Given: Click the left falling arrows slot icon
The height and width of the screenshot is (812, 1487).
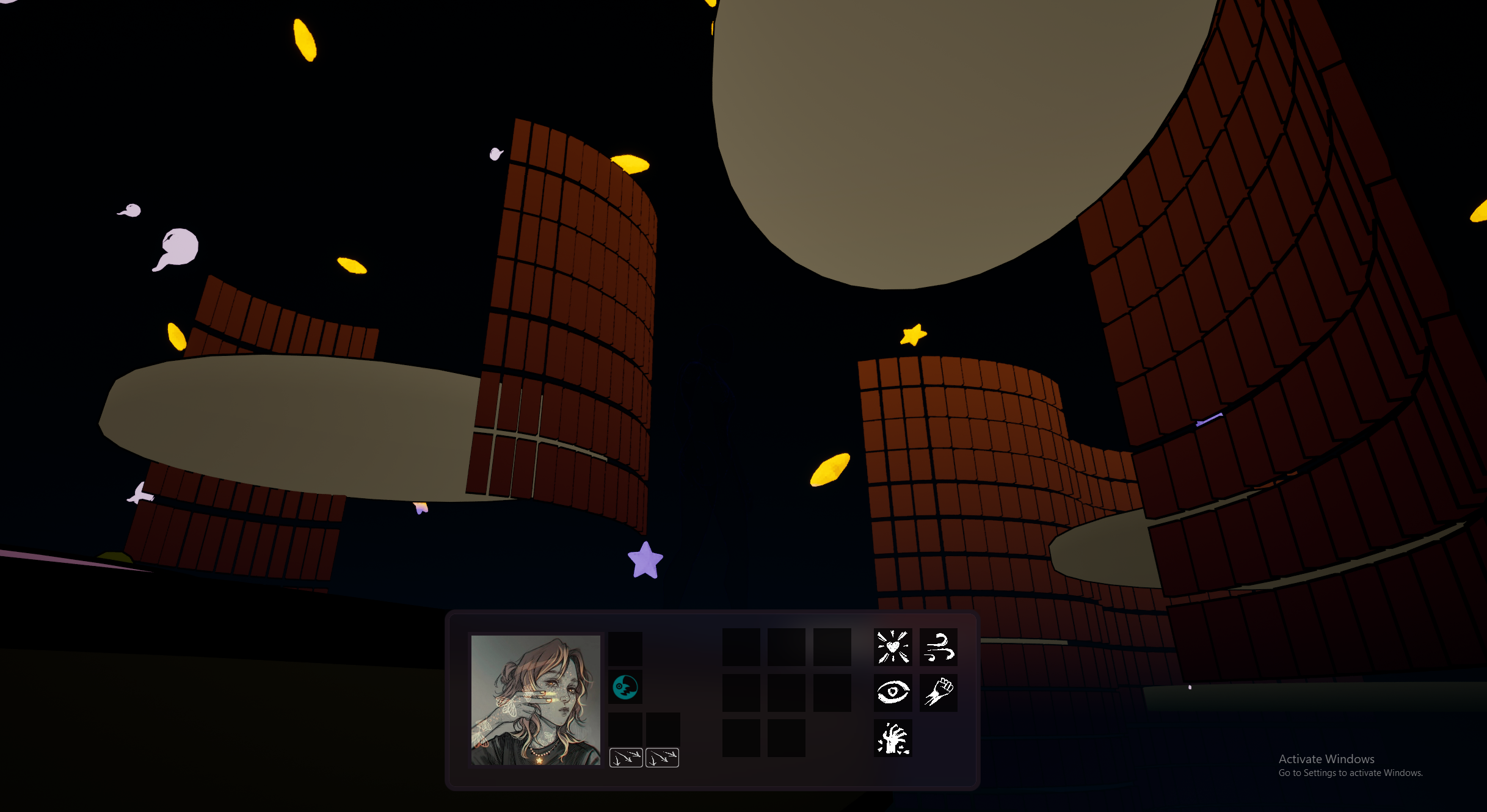Looking at the screenshot, I should [625, 757].
